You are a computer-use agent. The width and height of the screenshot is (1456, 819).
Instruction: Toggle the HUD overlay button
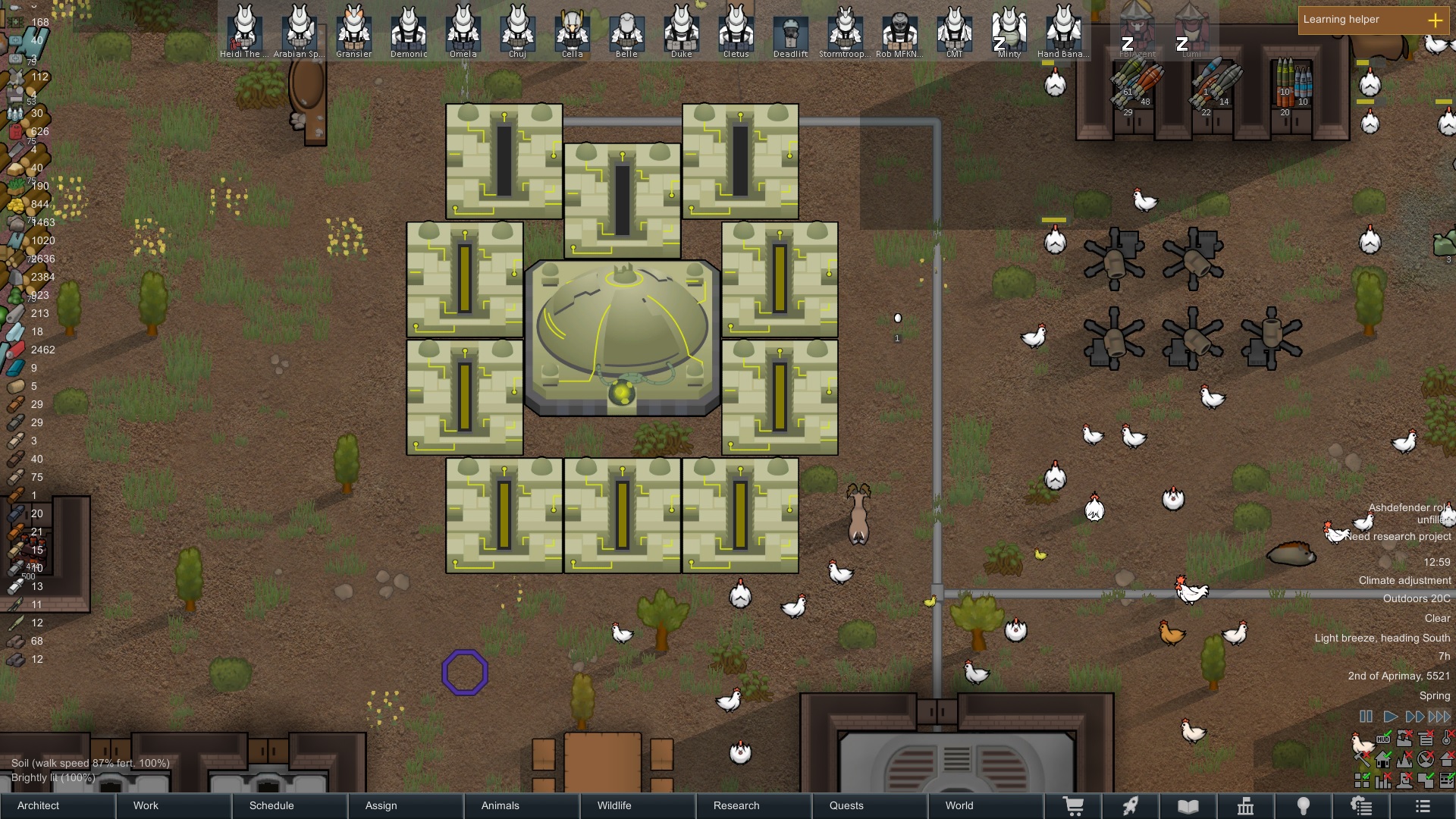[1383, 739]
